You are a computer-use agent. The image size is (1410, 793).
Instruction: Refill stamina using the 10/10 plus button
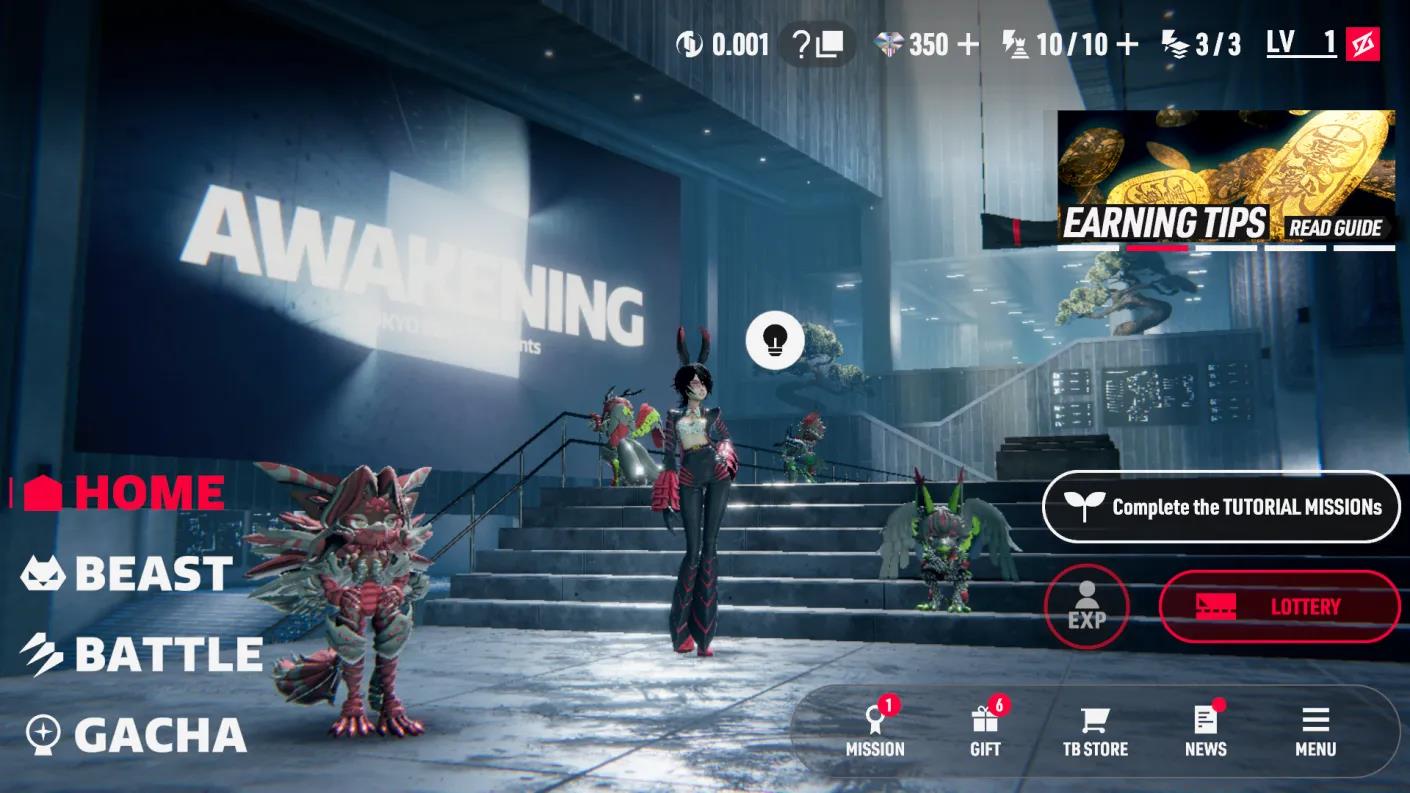click(x=1126, y=44)
